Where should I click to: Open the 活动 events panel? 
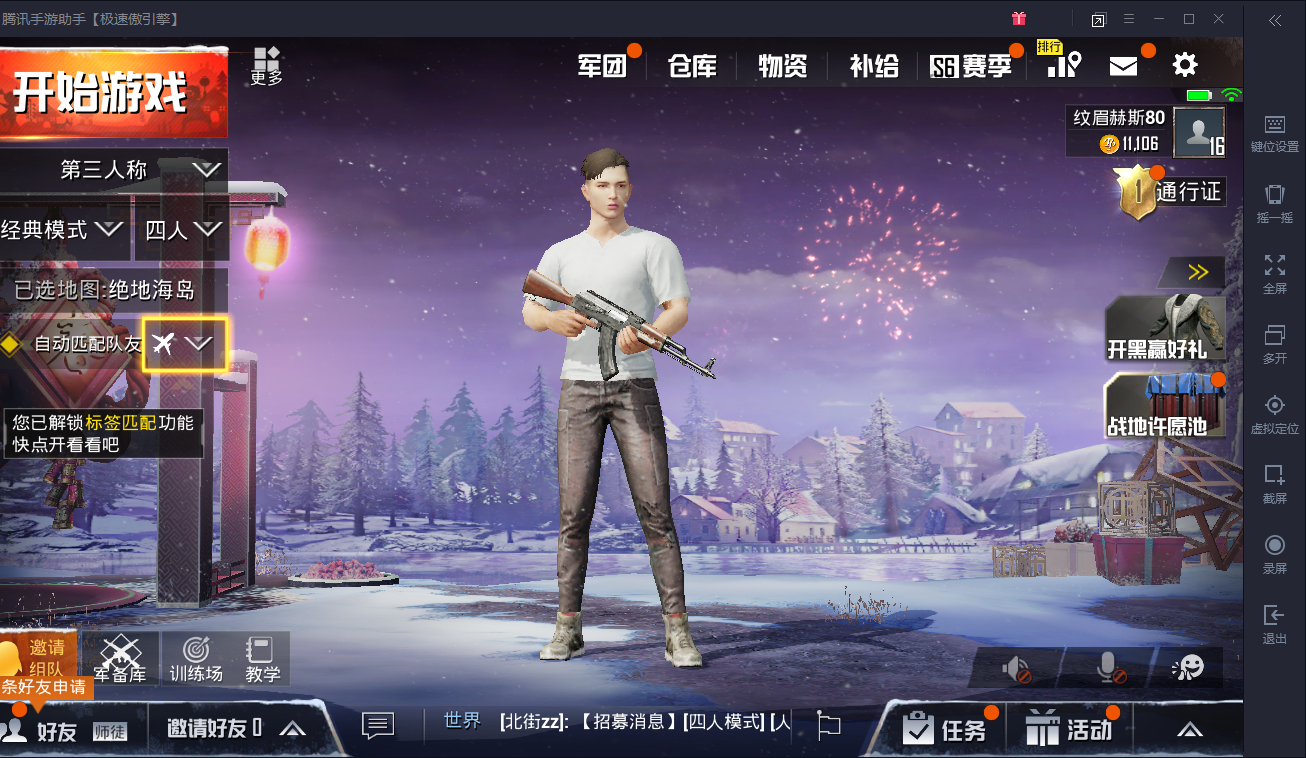[1070, 729]
